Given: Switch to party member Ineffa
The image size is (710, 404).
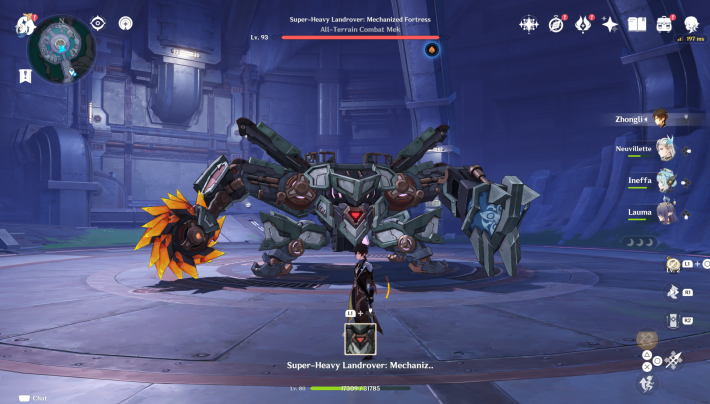Looking at the screenshot, I should 667,182.
